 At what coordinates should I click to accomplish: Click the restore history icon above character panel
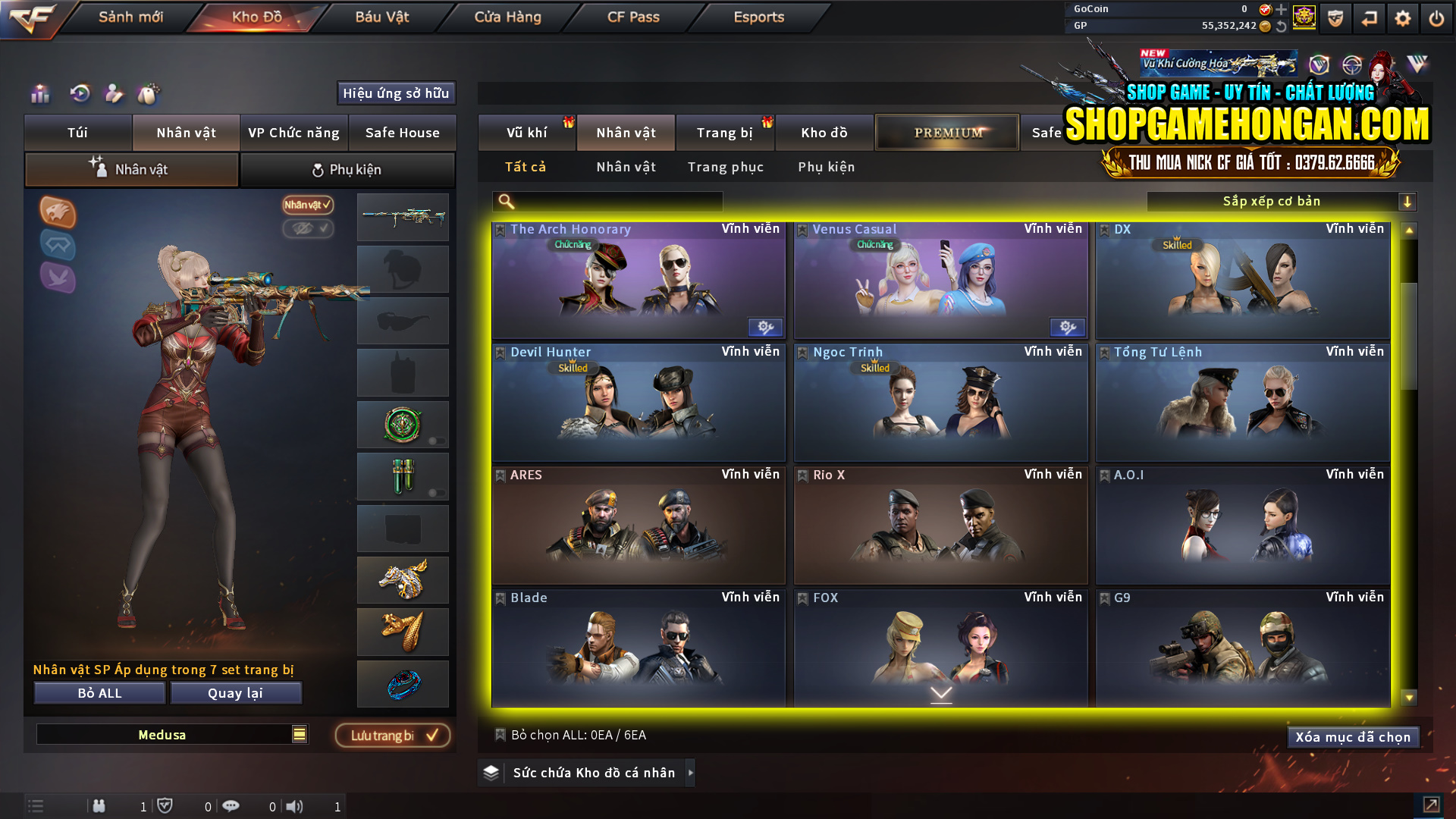tap(79, 94)
